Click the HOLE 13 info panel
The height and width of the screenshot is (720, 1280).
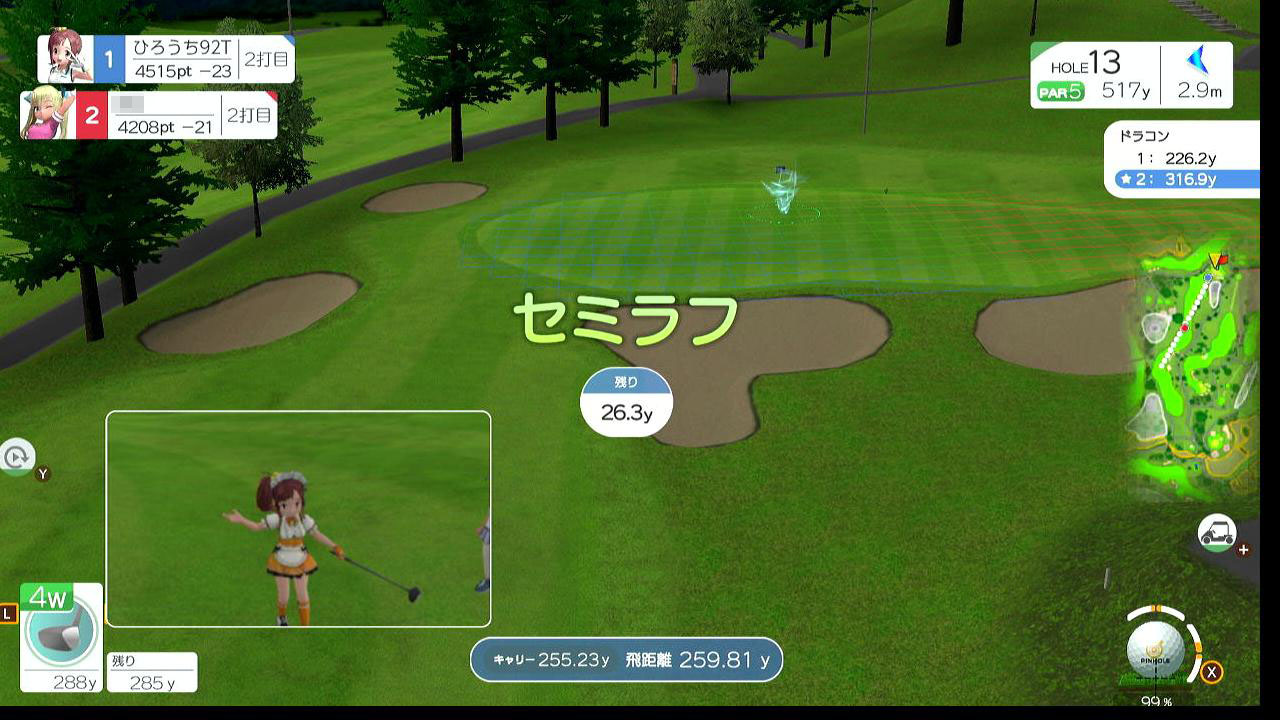point(1131,76)
